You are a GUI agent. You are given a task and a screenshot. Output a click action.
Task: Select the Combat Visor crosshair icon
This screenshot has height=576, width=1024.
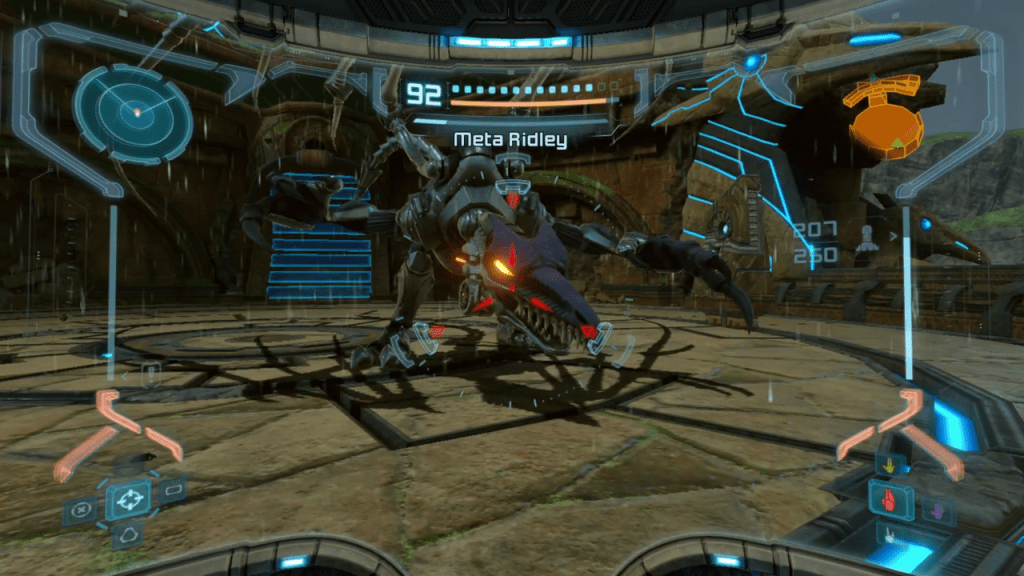pos(128,499)
